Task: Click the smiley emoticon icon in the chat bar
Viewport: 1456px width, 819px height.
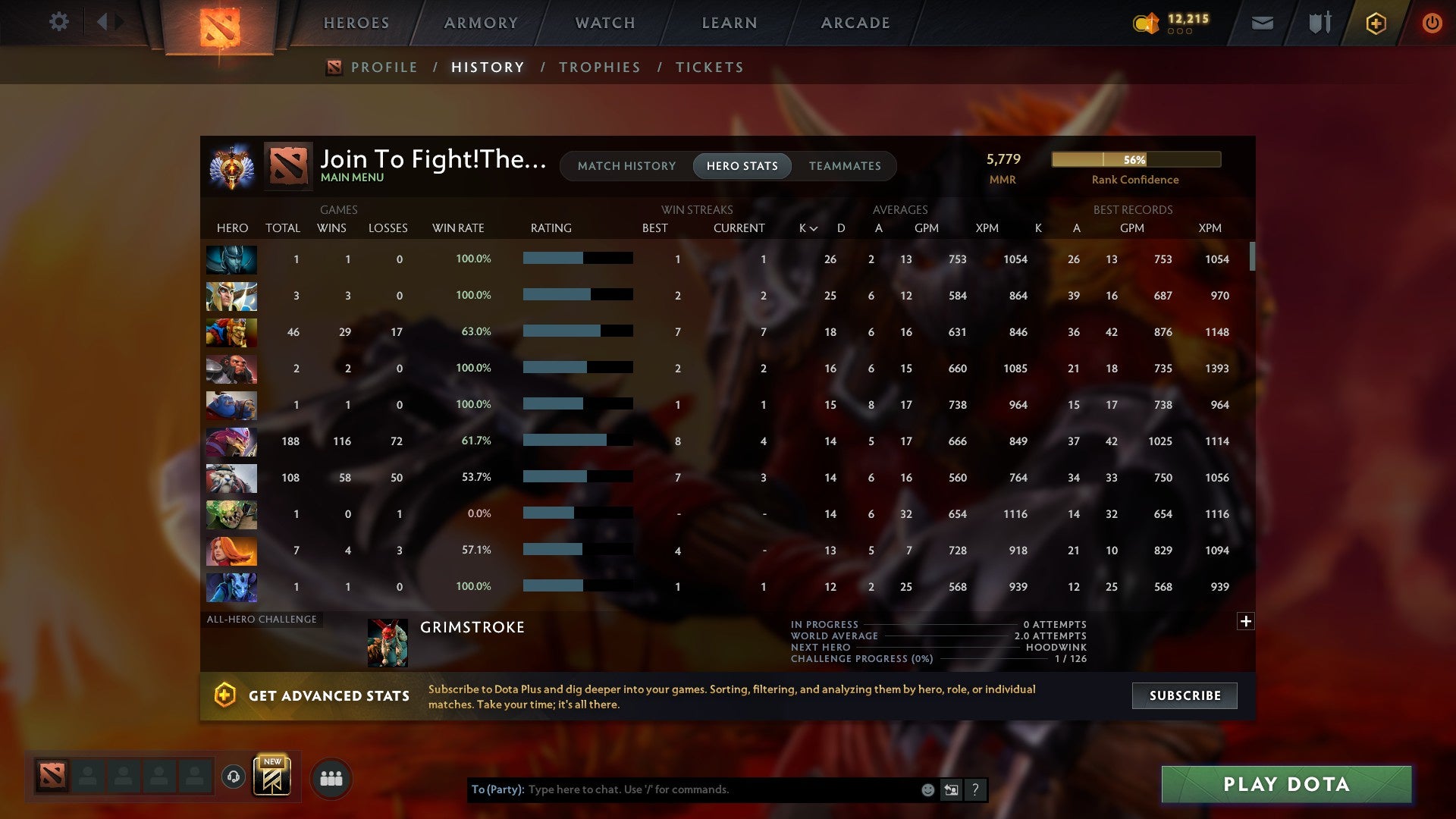Action: (927, 789)
